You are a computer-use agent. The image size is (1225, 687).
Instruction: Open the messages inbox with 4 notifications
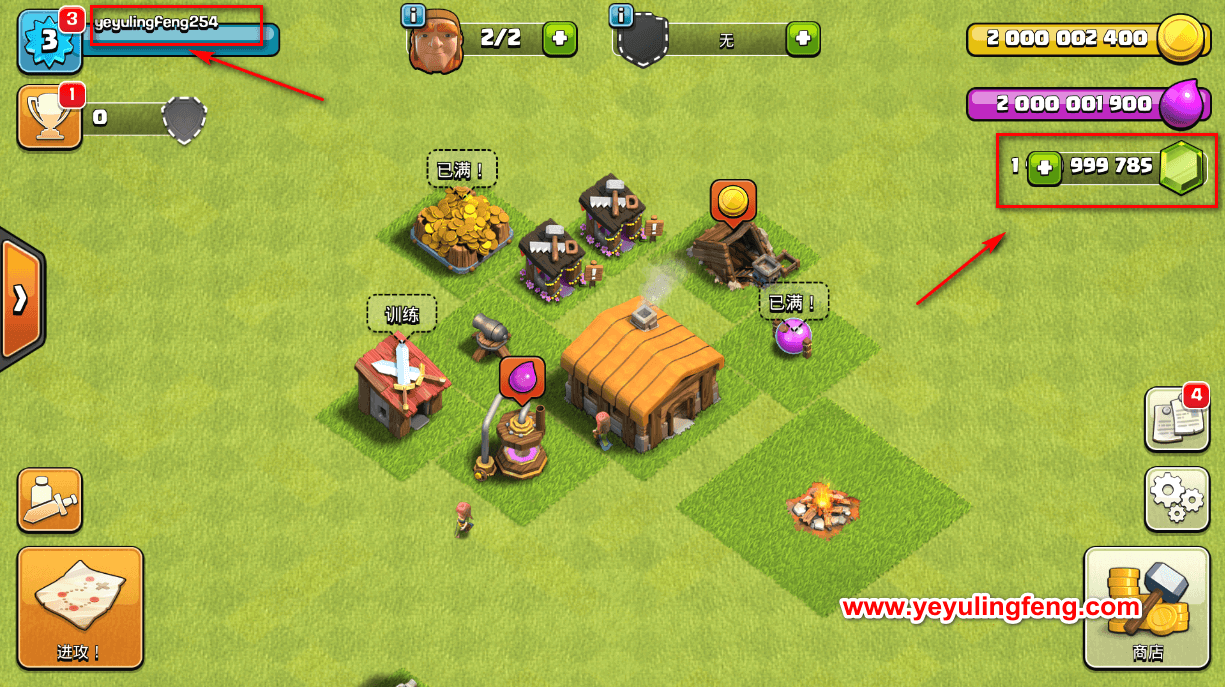coord(1176,419)
